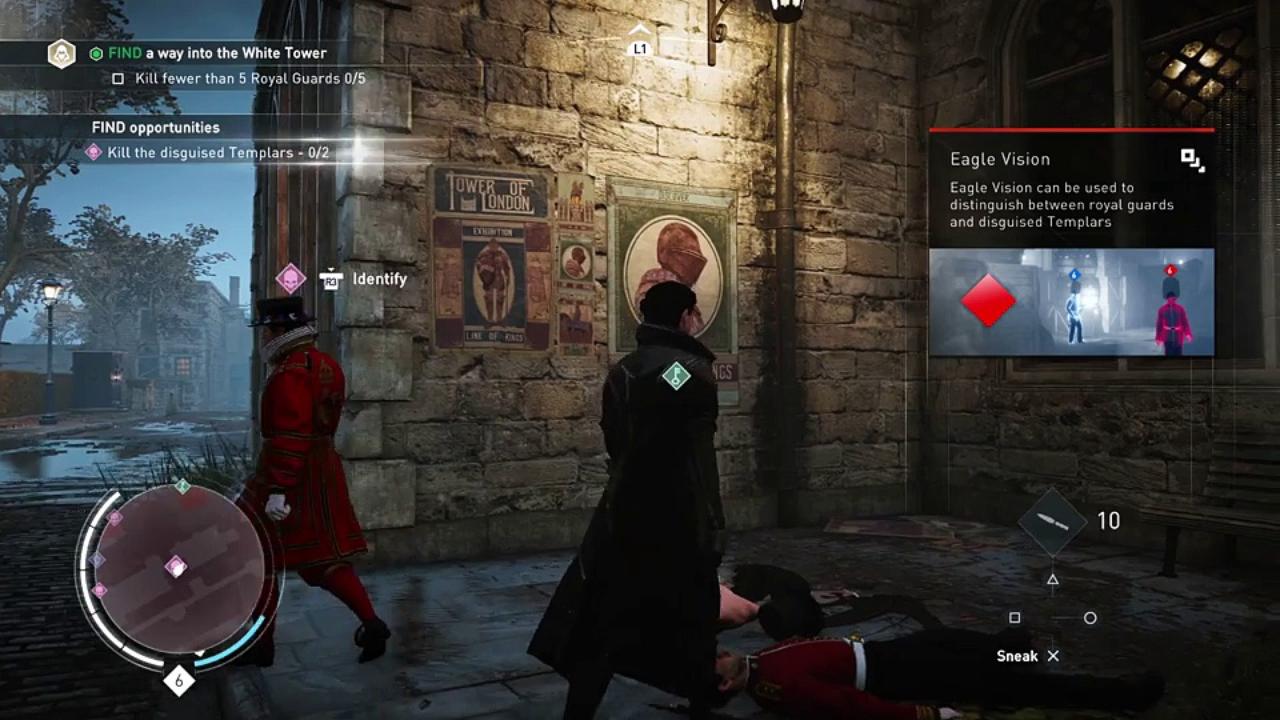Open the Eagle Vision tutorial thumbnail
1280x720 pixels.
click(x=1071, y=302)
